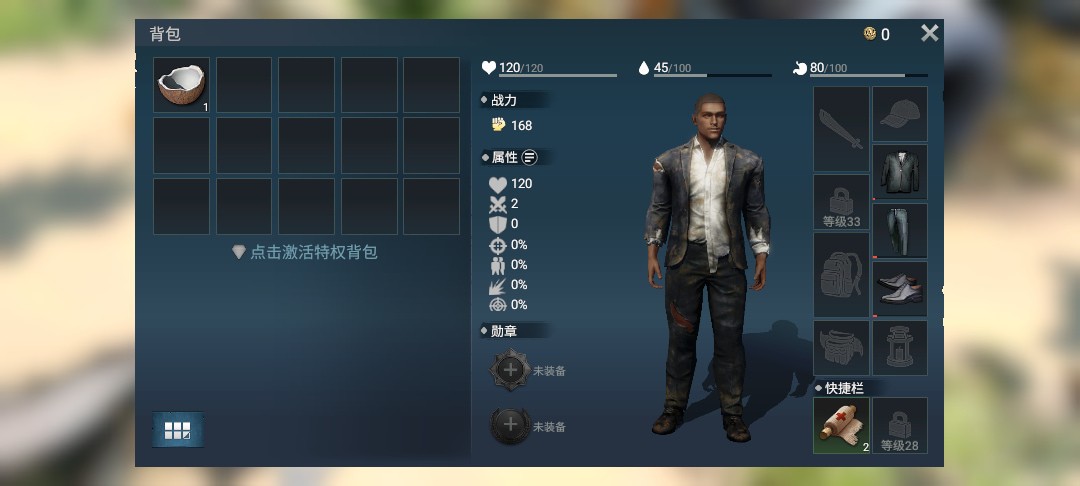This screenshot has width=1080, height=486.
Task: Use the bandage in the quick bar
Action: (841, 425)
